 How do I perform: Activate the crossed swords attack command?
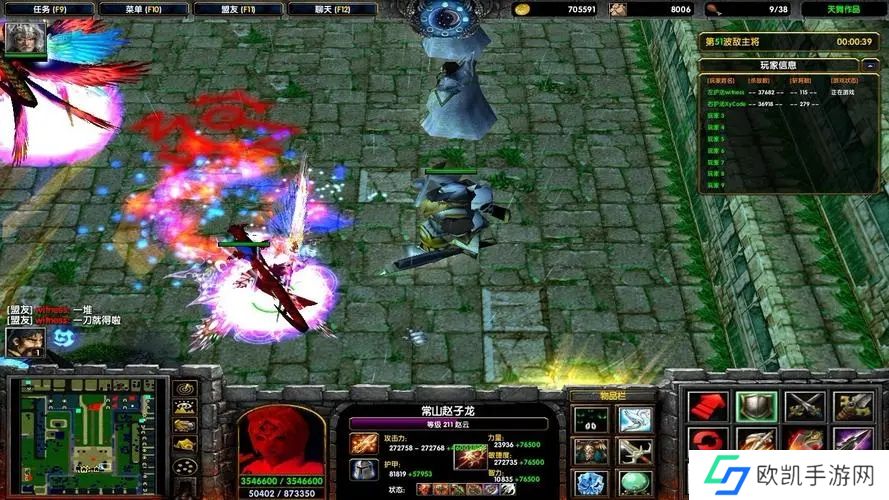[804, 407]
